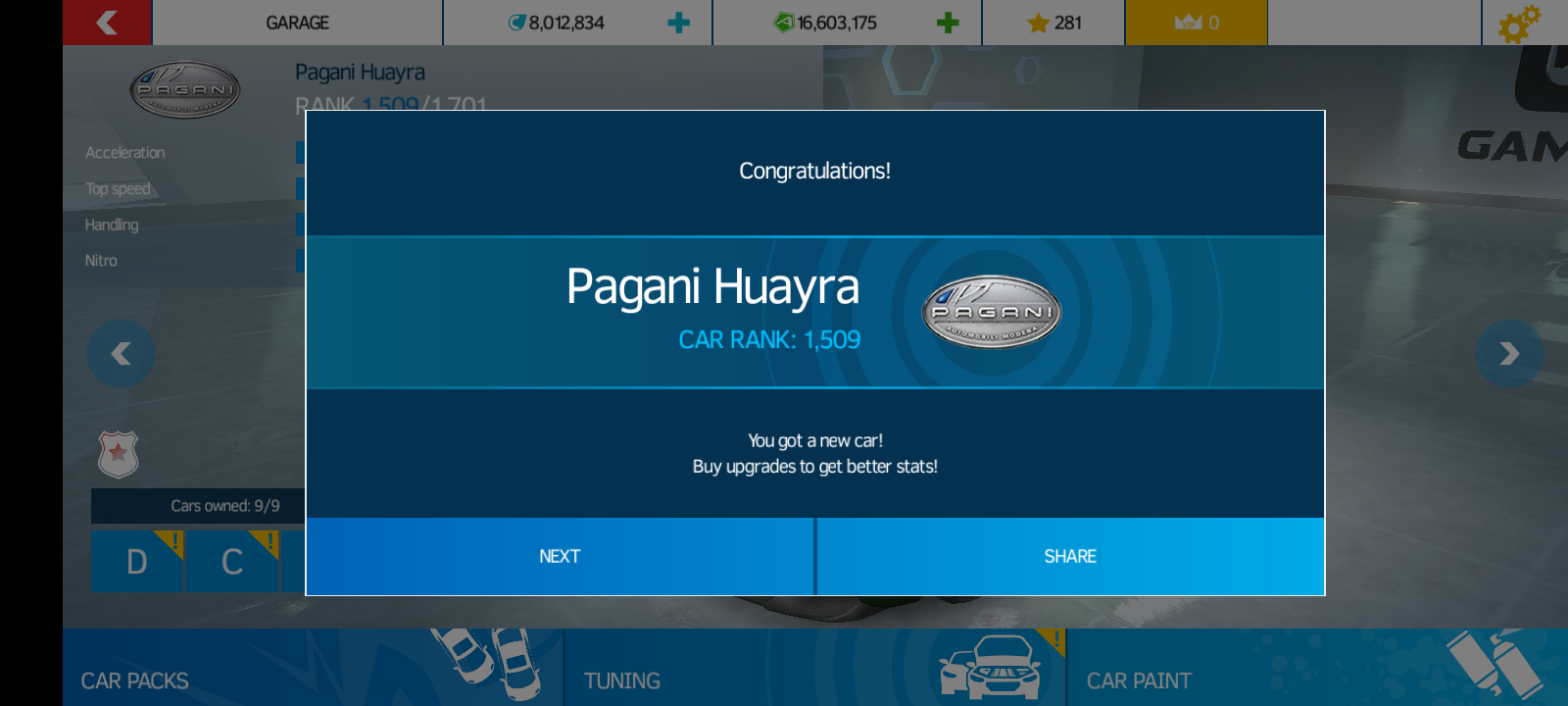Open the CAR PAINT menu
The image size is (1568, 706).
[1137, 680]
